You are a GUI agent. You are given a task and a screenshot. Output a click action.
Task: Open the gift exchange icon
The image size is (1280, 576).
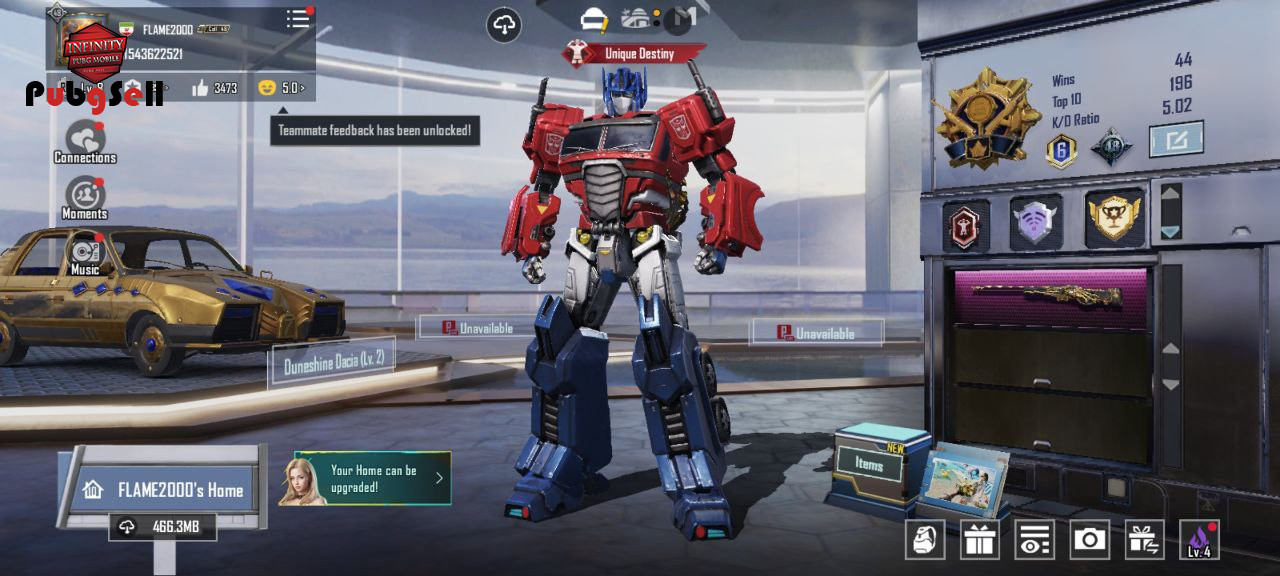coord(1144,540)
